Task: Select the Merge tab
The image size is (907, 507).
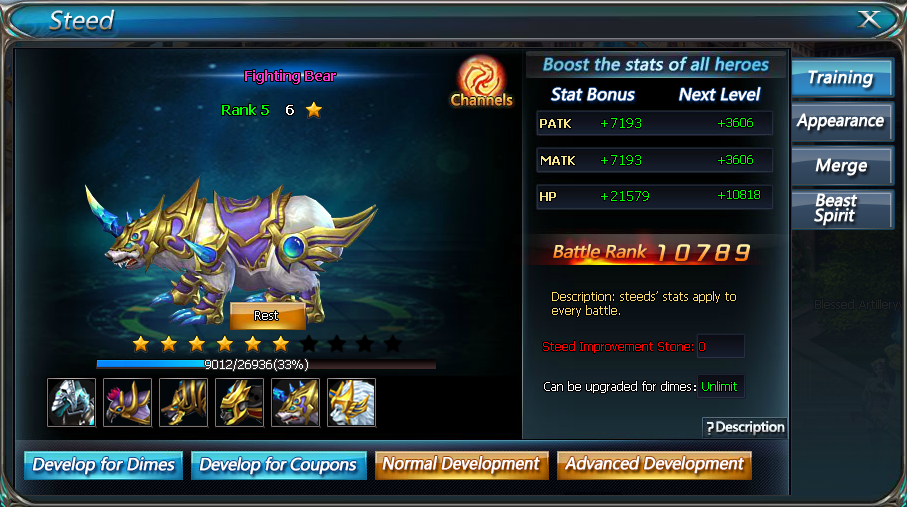Action: coord(841,166)
